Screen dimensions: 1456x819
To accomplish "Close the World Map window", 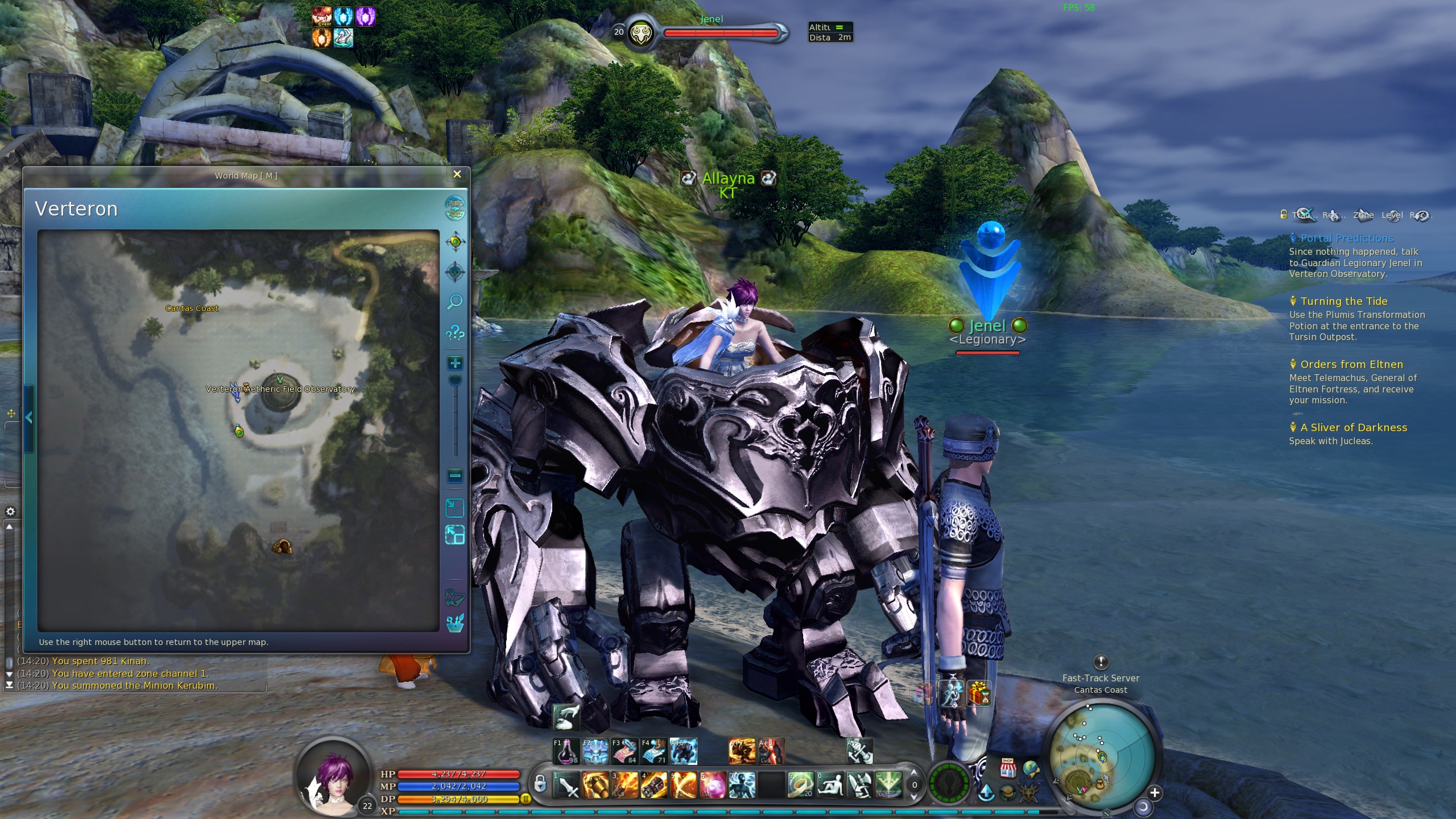I will pyautogui.click(x=457, y=175).
